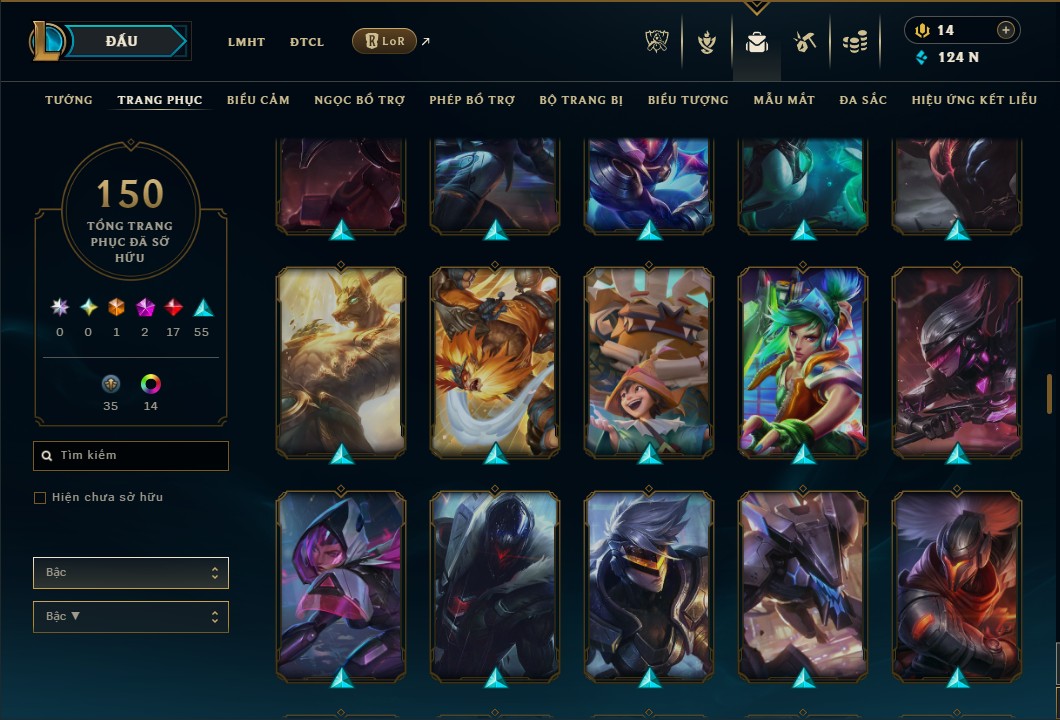The image size is (1060, 720).
Task: Go to the PHÉP BỔ TRỢ tab
Action: click(472, 100)
